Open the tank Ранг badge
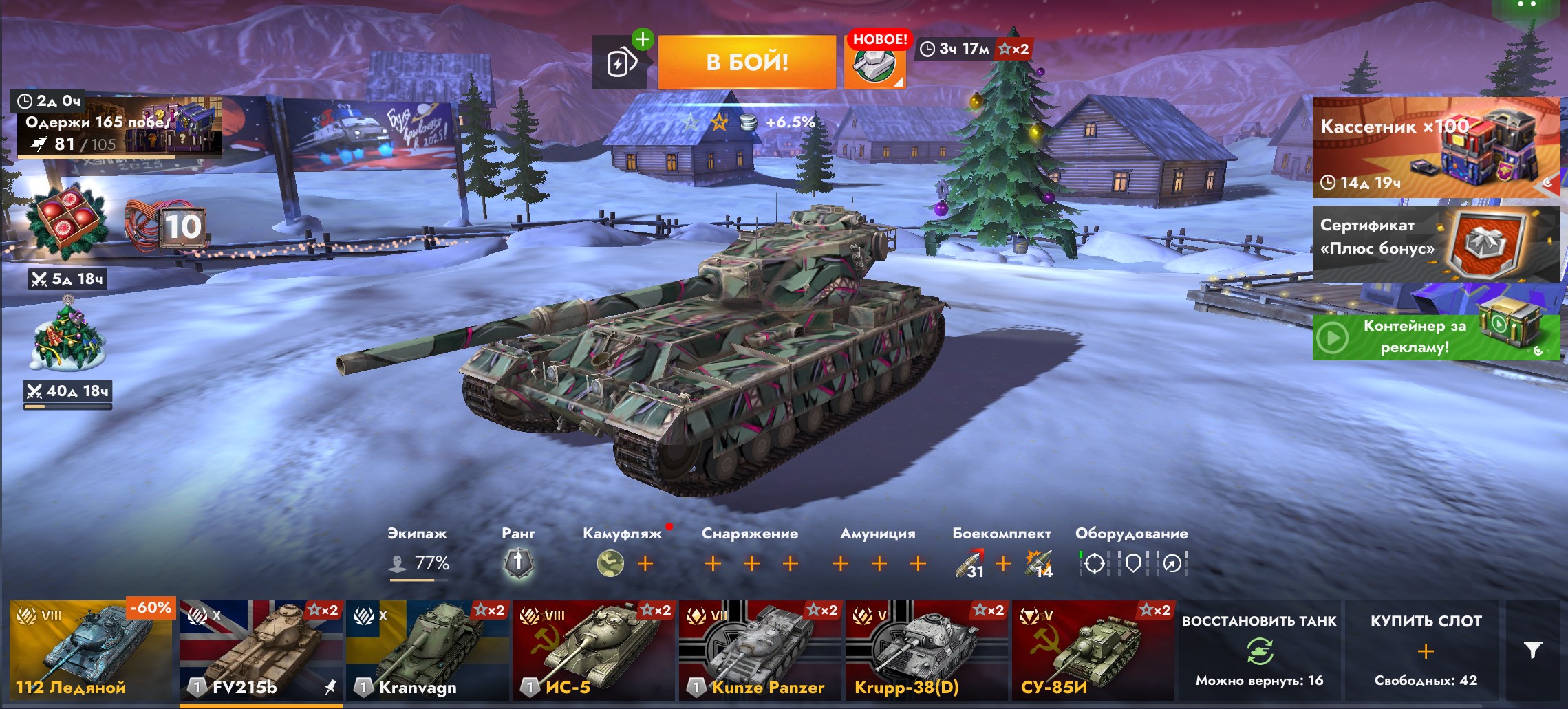The height and width of the screenshot is (709, 1568). coord(518,563)
